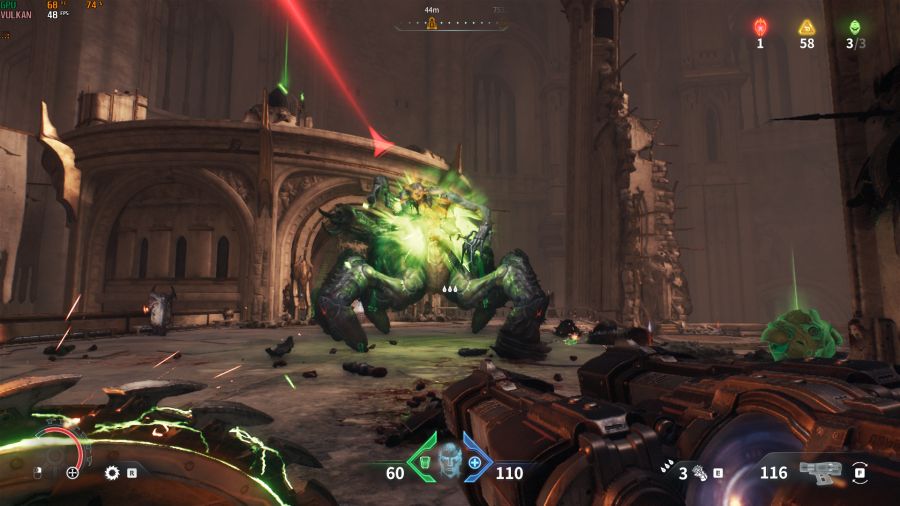Click the green extra life icon
The image size is (900, 506).
(854, 27)
